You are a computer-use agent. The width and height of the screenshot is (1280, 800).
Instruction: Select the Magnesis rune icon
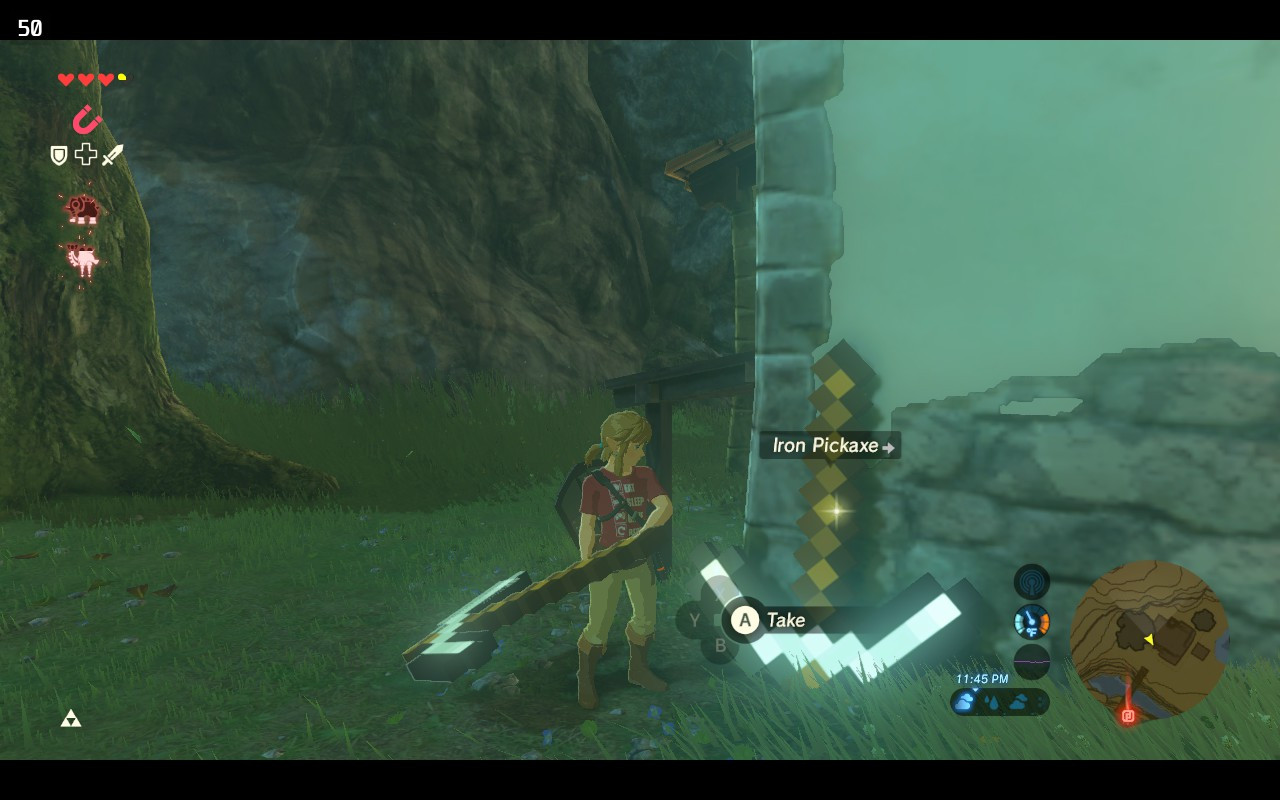coord(88,118)
